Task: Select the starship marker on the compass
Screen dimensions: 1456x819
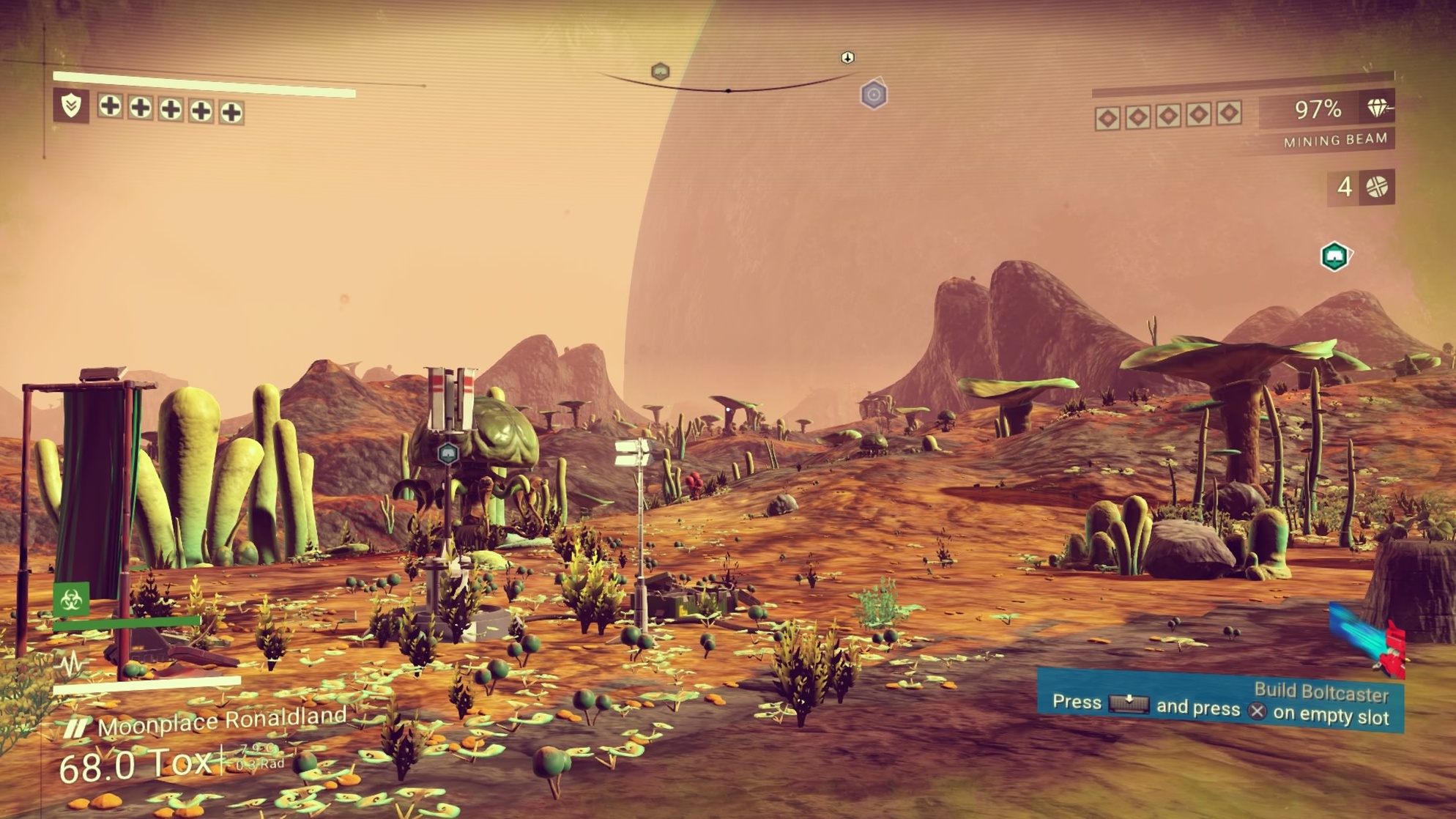Action: coord(847,57)
